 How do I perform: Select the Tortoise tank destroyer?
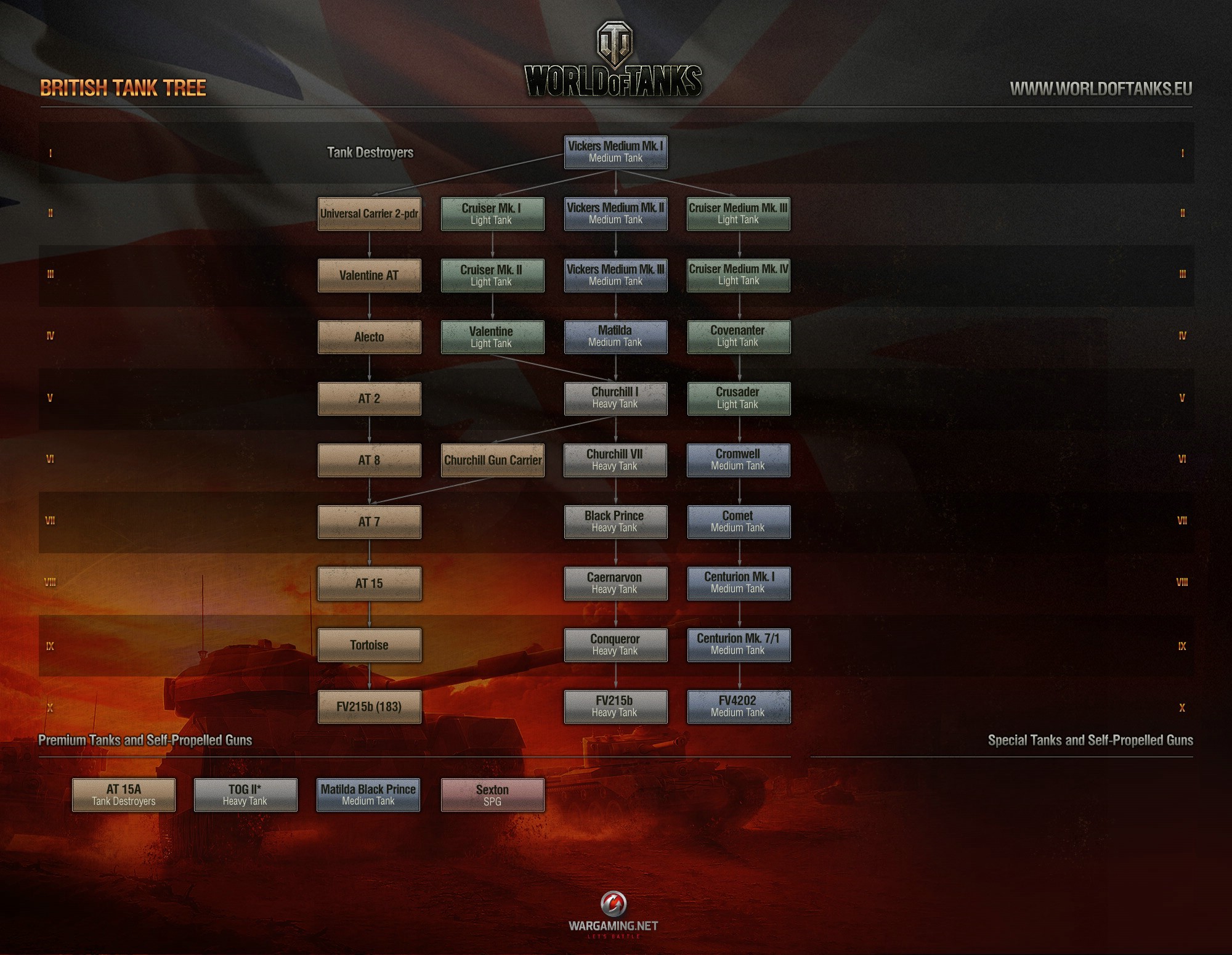(x=369, y=645)
